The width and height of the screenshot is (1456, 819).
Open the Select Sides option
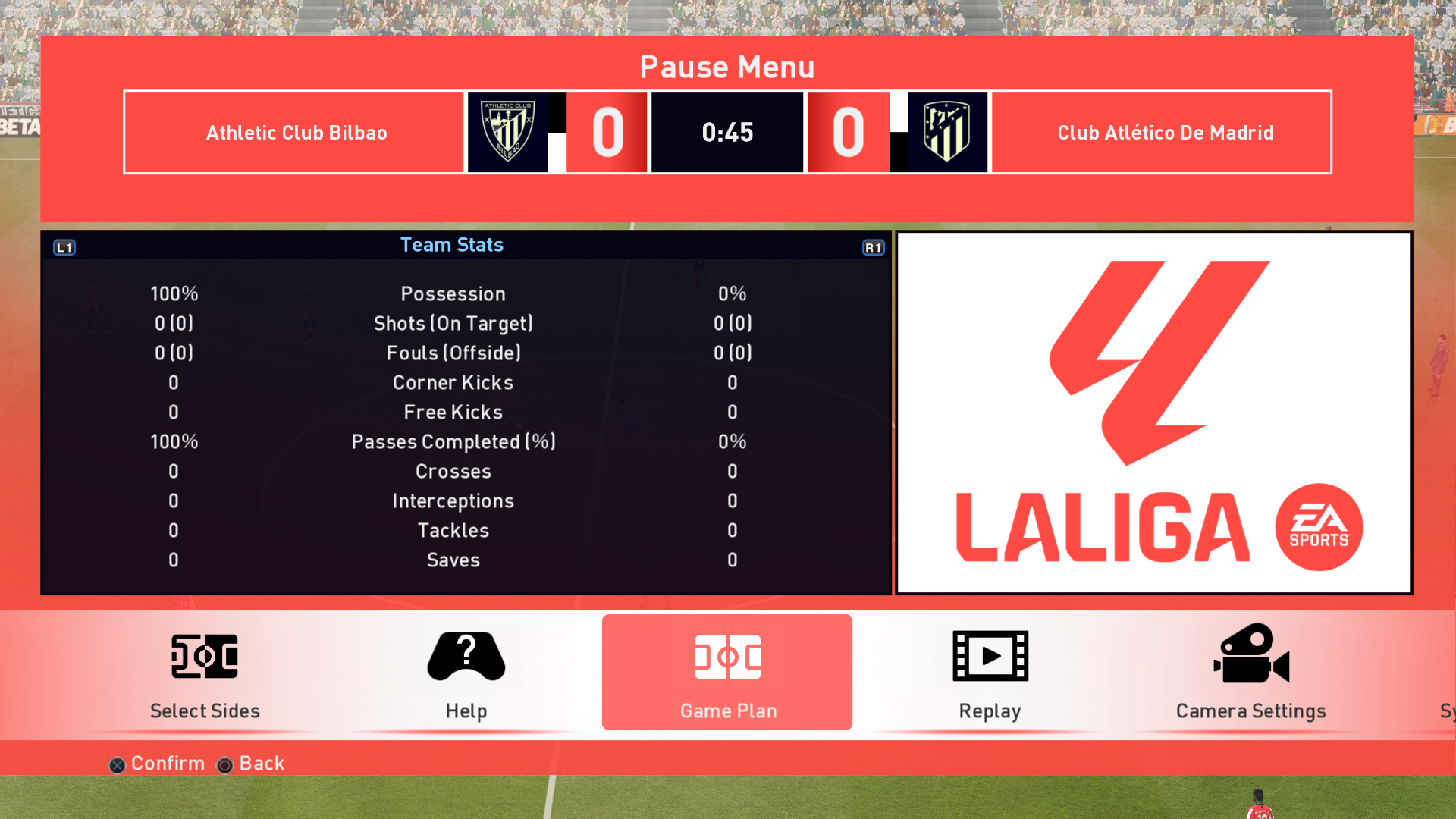tap(205, 673)
